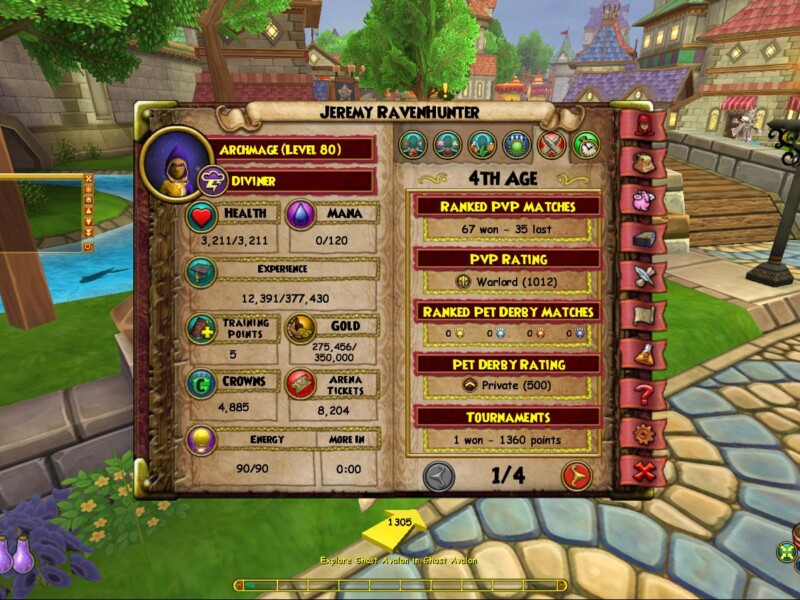Open the gear-icon settings tab
Viewport: 800px width, 600px height.
coord(643,433)
